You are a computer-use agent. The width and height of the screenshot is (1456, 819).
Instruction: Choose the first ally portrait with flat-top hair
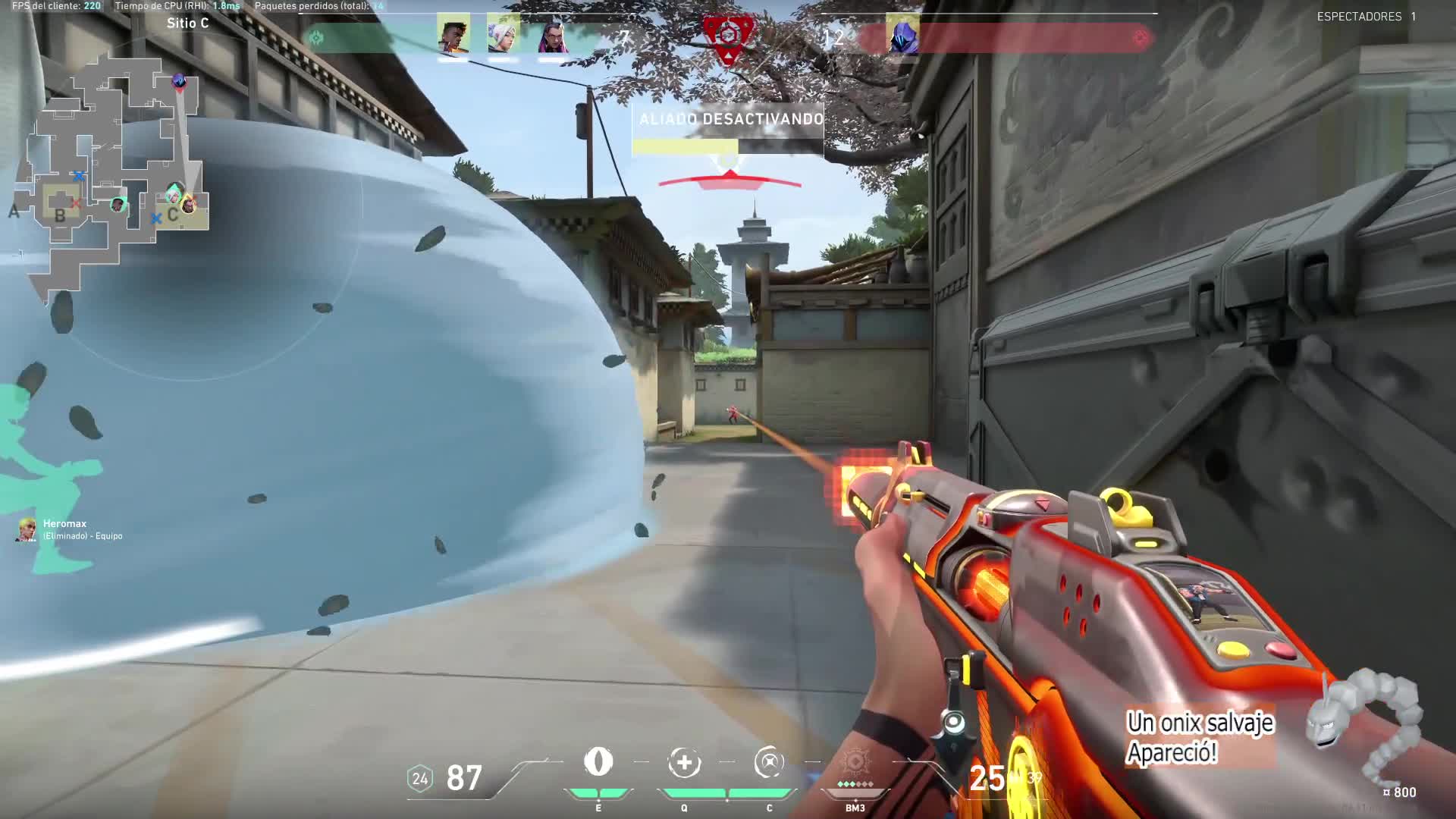tap(453, 35)
